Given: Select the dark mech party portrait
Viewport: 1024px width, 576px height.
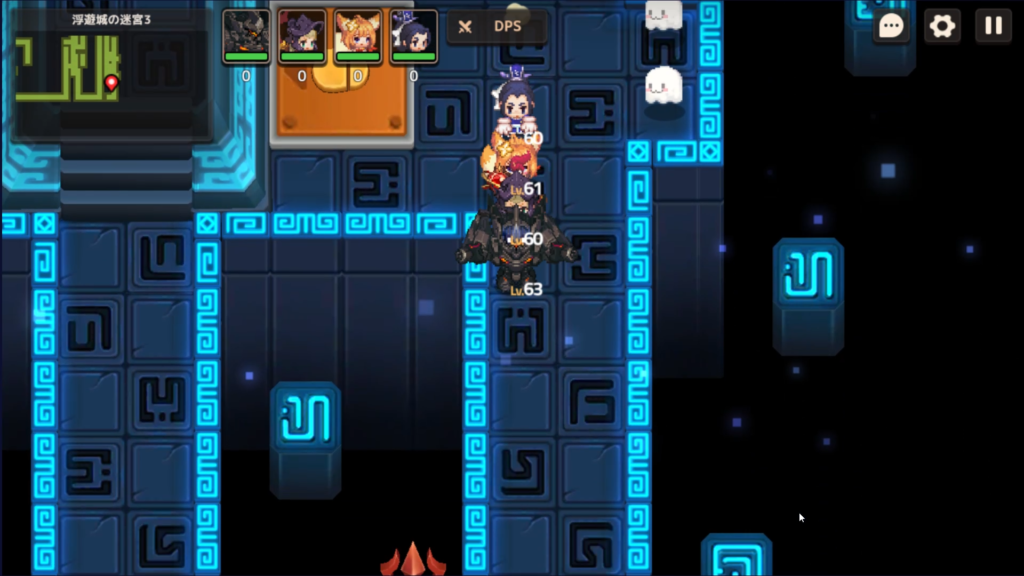Looking at the screenshot, I should [x=246, y=35].
